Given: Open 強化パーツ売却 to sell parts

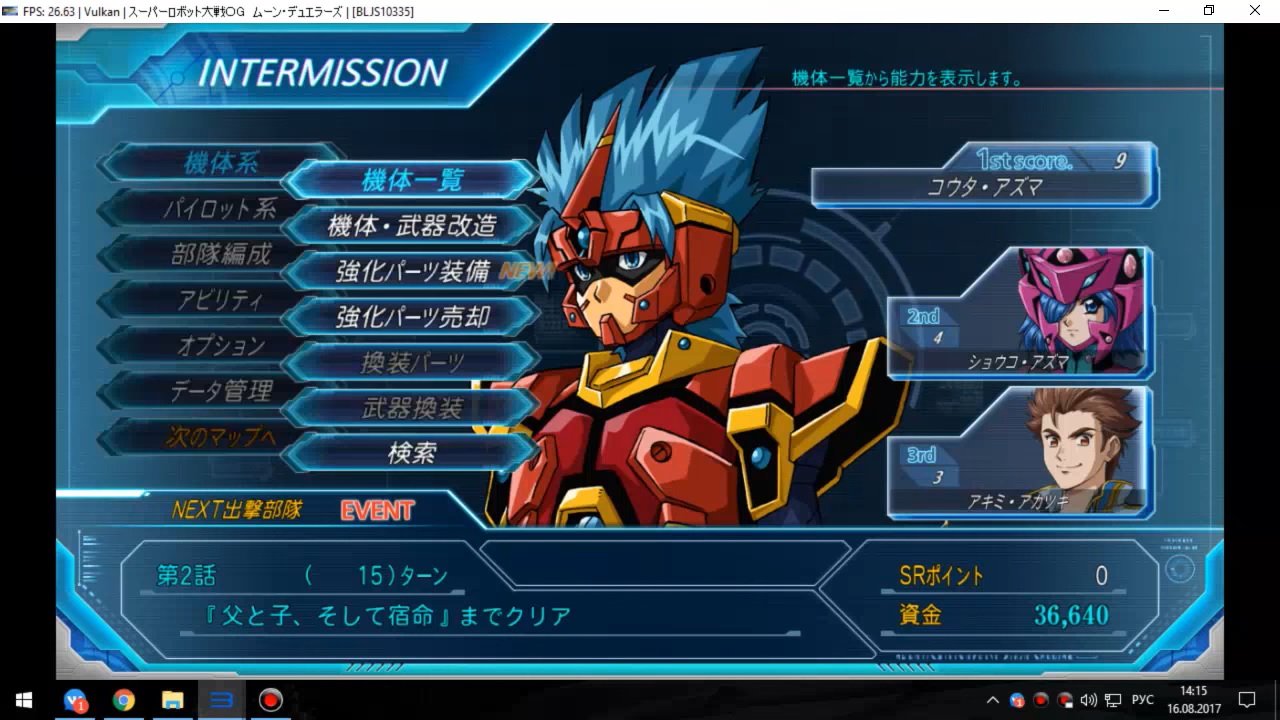Looking at the screenshot, I should tap(412, 317).
